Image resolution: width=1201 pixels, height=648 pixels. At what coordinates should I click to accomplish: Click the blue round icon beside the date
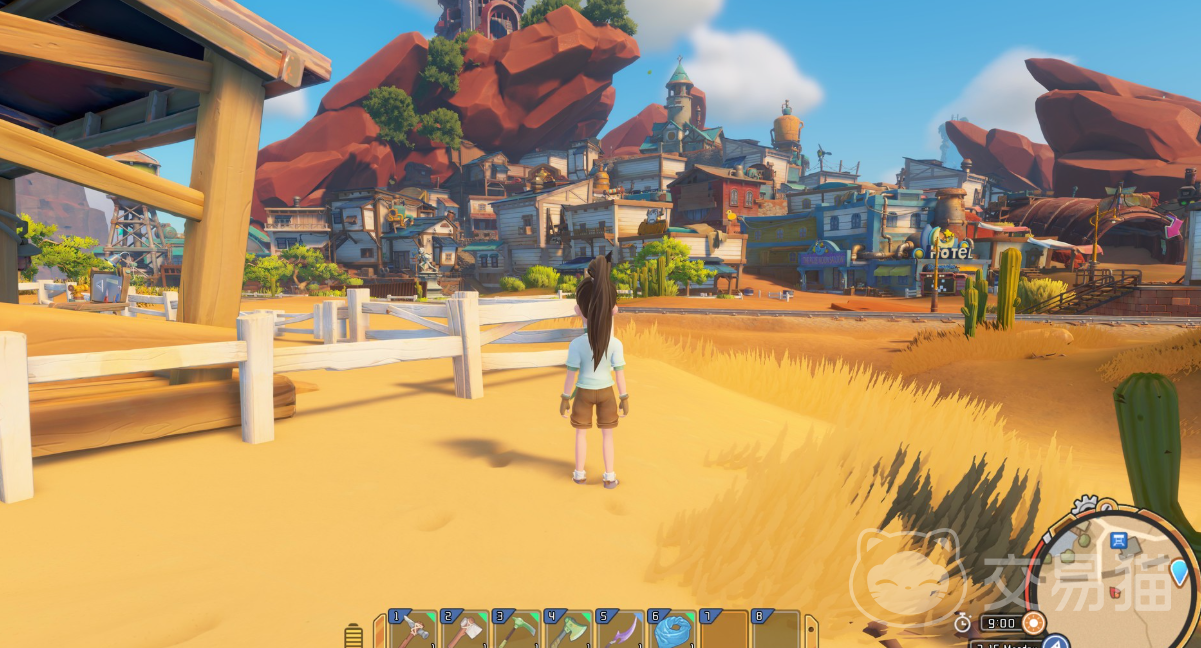click(x=1056, y=642)
